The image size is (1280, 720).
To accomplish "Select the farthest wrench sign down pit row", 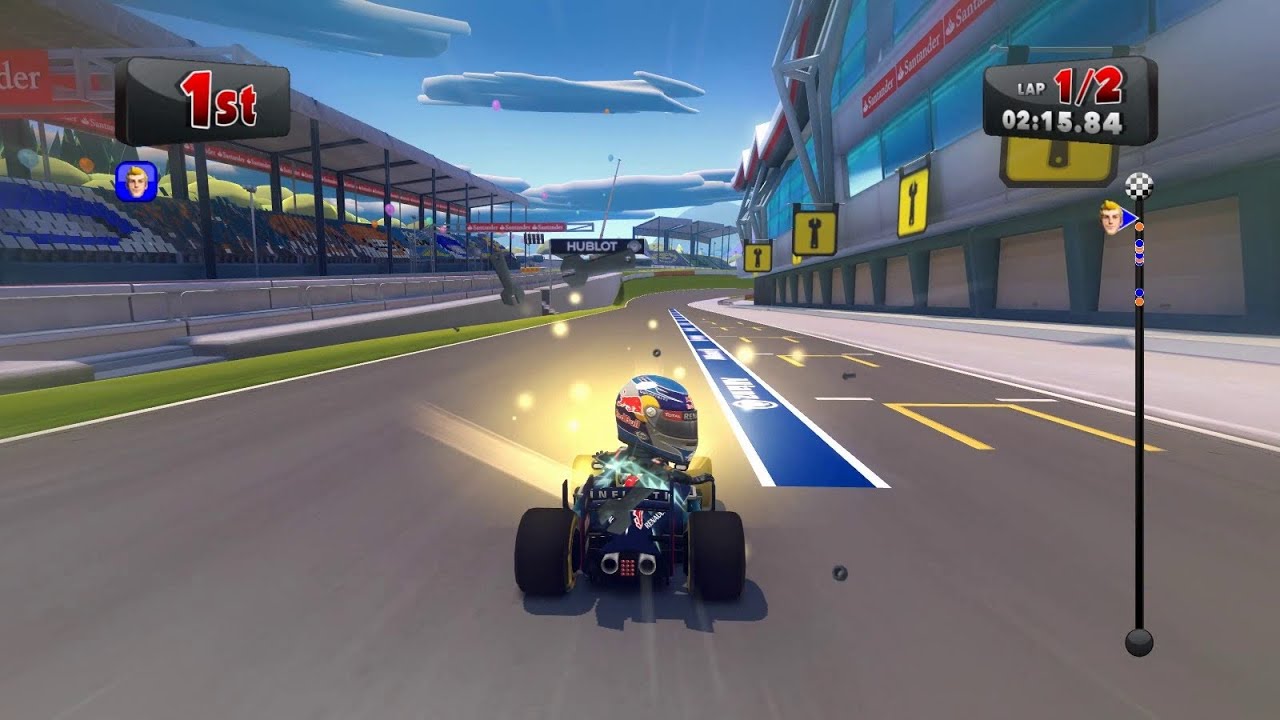I will tap(757, 257).
